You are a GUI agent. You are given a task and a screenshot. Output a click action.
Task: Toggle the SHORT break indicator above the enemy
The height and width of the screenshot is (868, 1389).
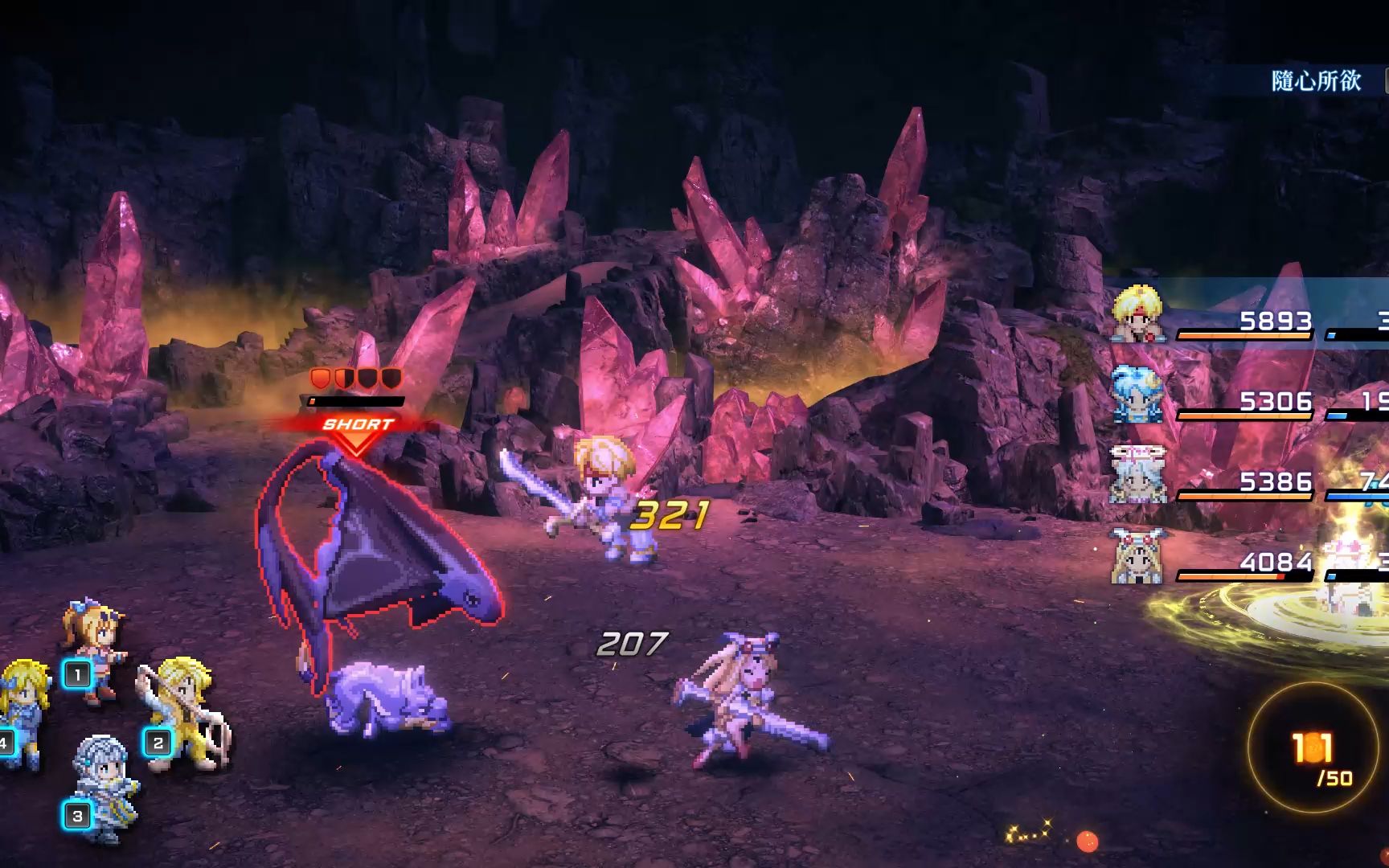(357, 424)
